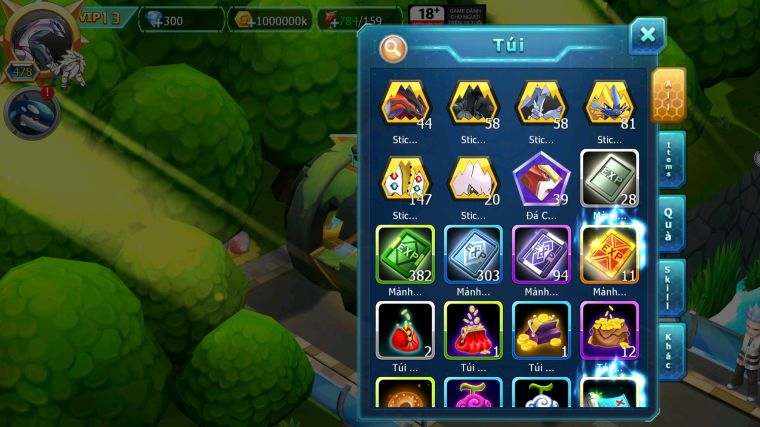The height and width of the screenshot is (427, 760).
Task: Close the Túi bag window
Action: 647,36
